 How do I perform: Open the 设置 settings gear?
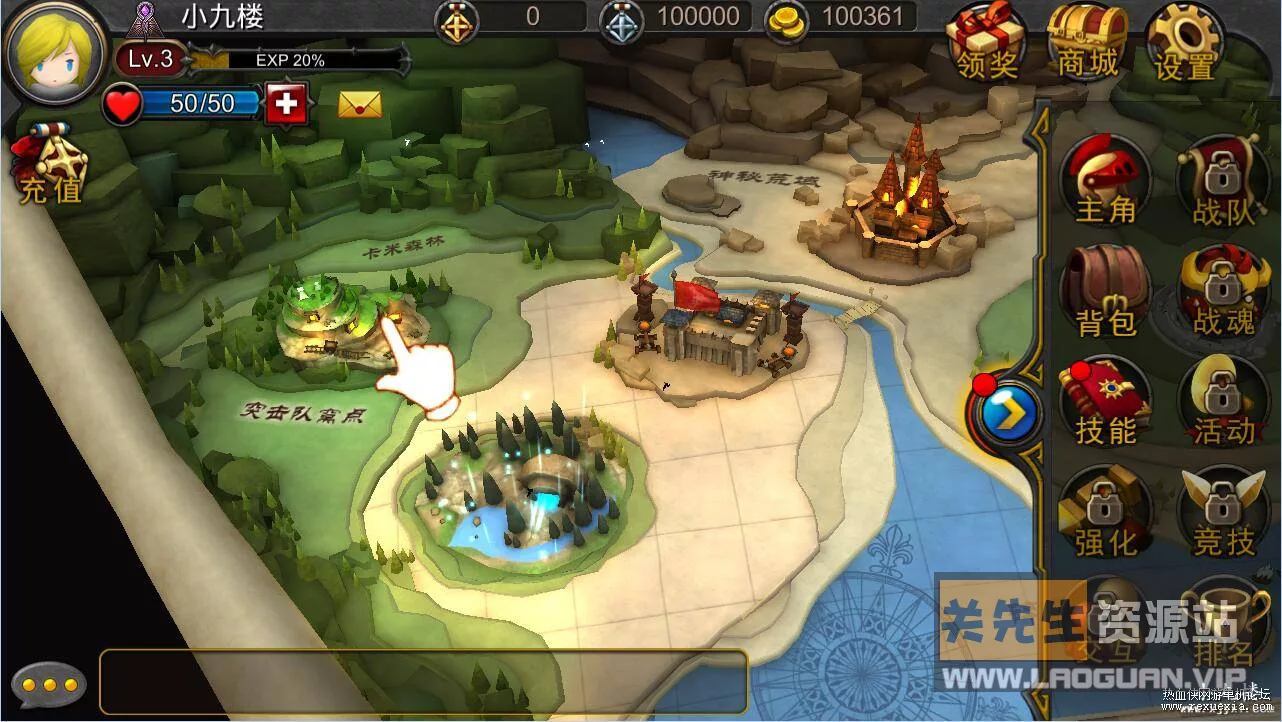click(1186, 42)
